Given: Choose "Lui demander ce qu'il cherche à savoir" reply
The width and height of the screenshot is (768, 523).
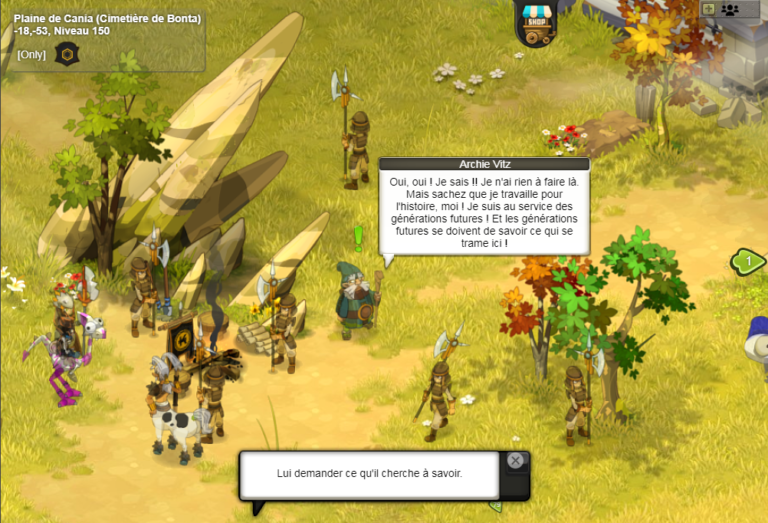Looking at the screenshot, I should pos(370,473).
